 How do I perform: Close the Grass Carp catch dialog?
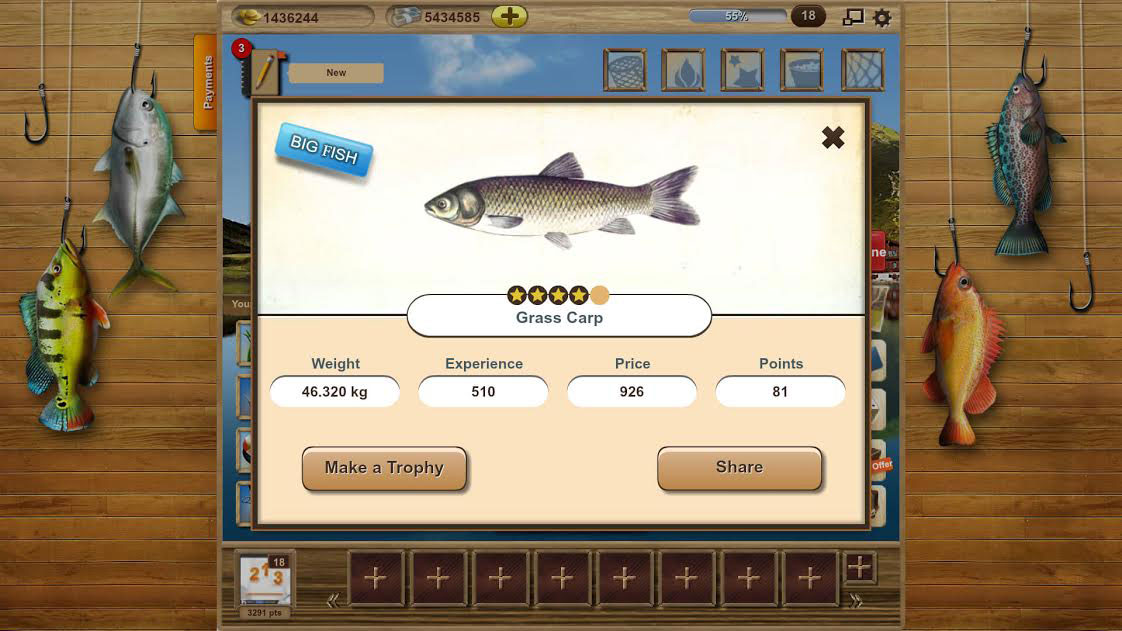pos(832,138)
